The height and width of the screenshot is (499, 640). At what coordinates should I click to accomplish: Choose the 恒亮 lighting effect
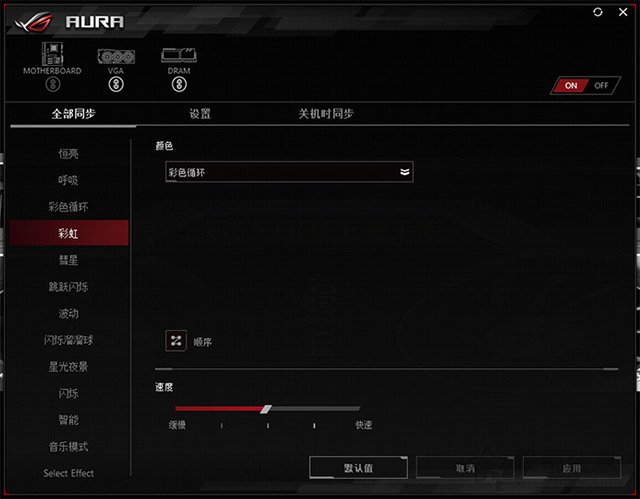[x=68, y=154]
